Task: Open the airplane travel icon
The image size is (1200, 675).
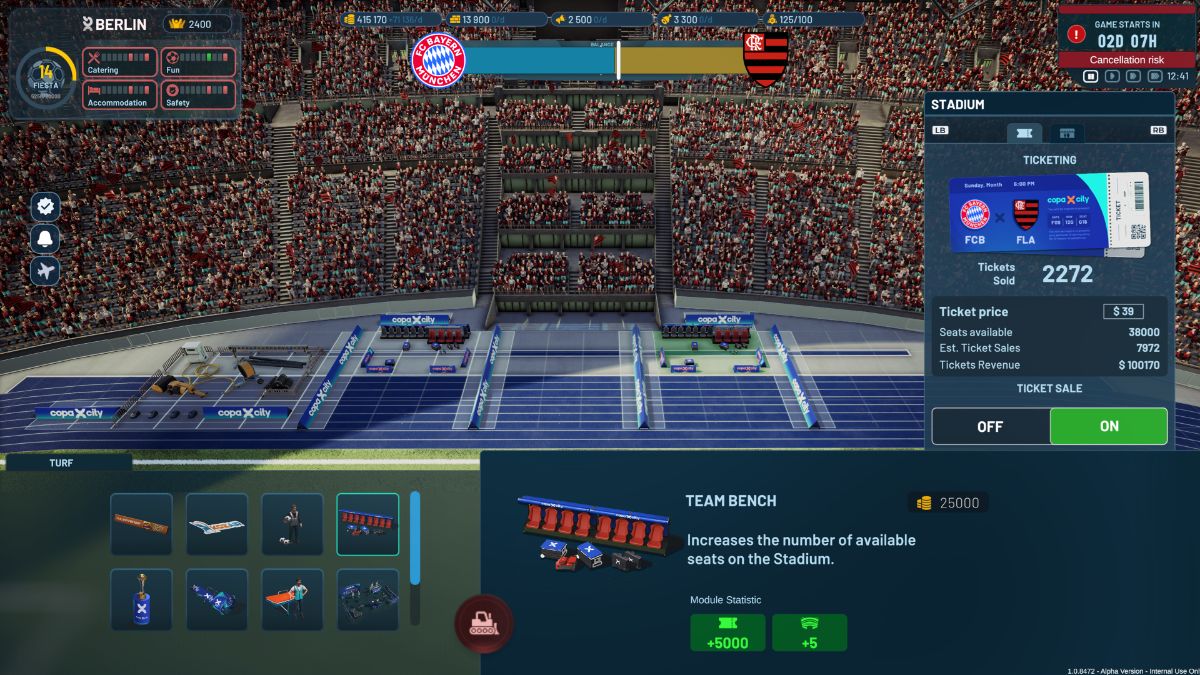Action: tap(45, 270)
